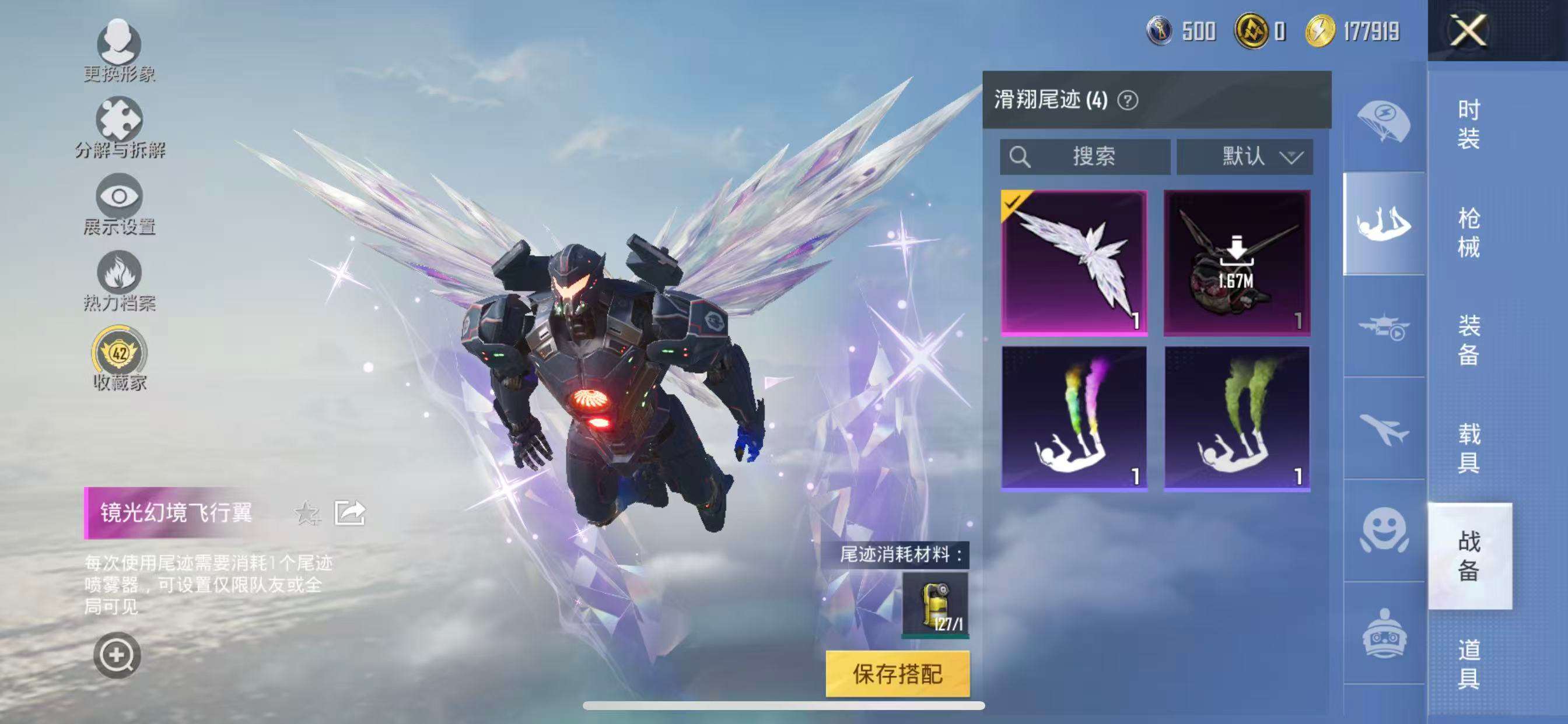
Task: Open 更换形象 (change appearance)
Action: click(x=120, y=48)
